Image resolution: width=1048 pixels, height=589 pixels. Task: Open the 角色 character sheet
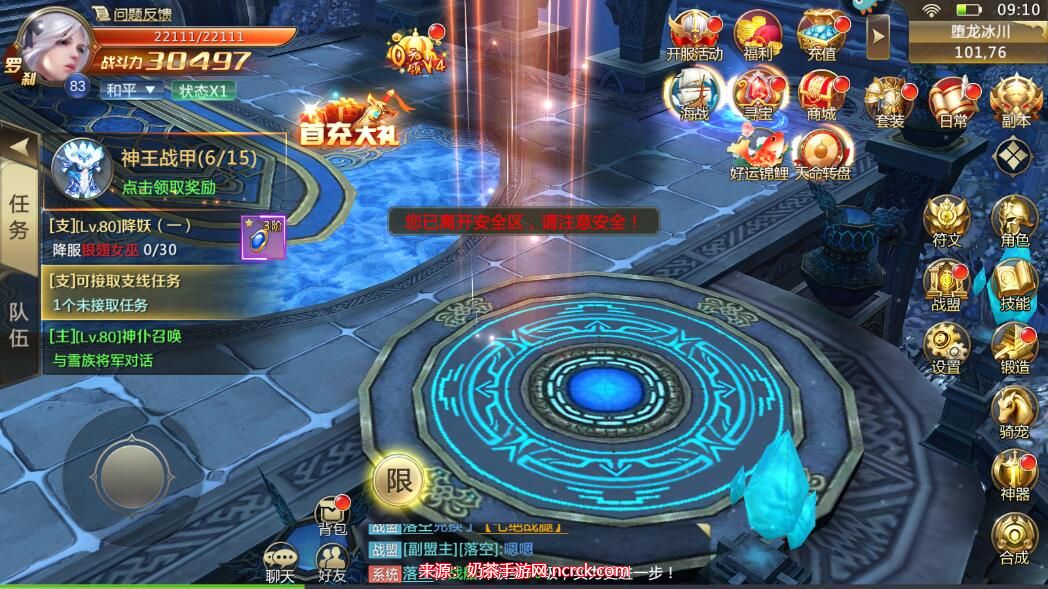[1014, 220]
